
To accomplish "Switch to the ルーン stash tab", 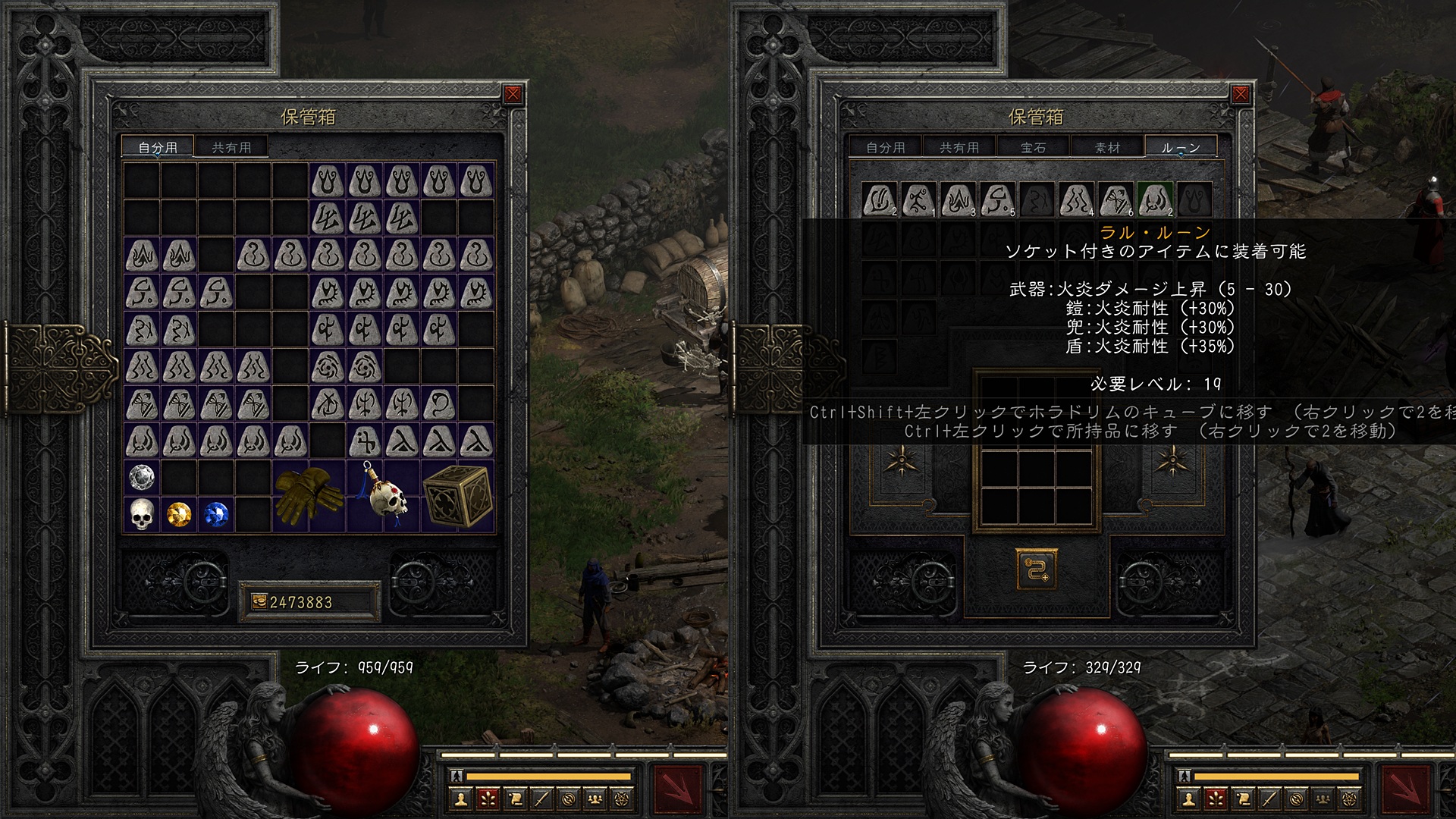I will 1180,147.
